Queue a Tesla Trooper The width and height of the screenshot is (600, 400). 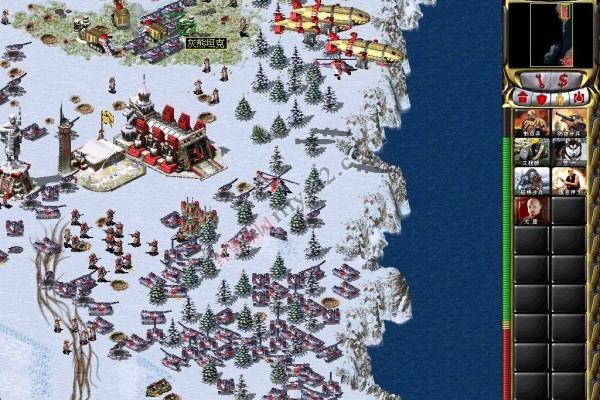click(531, 180)
